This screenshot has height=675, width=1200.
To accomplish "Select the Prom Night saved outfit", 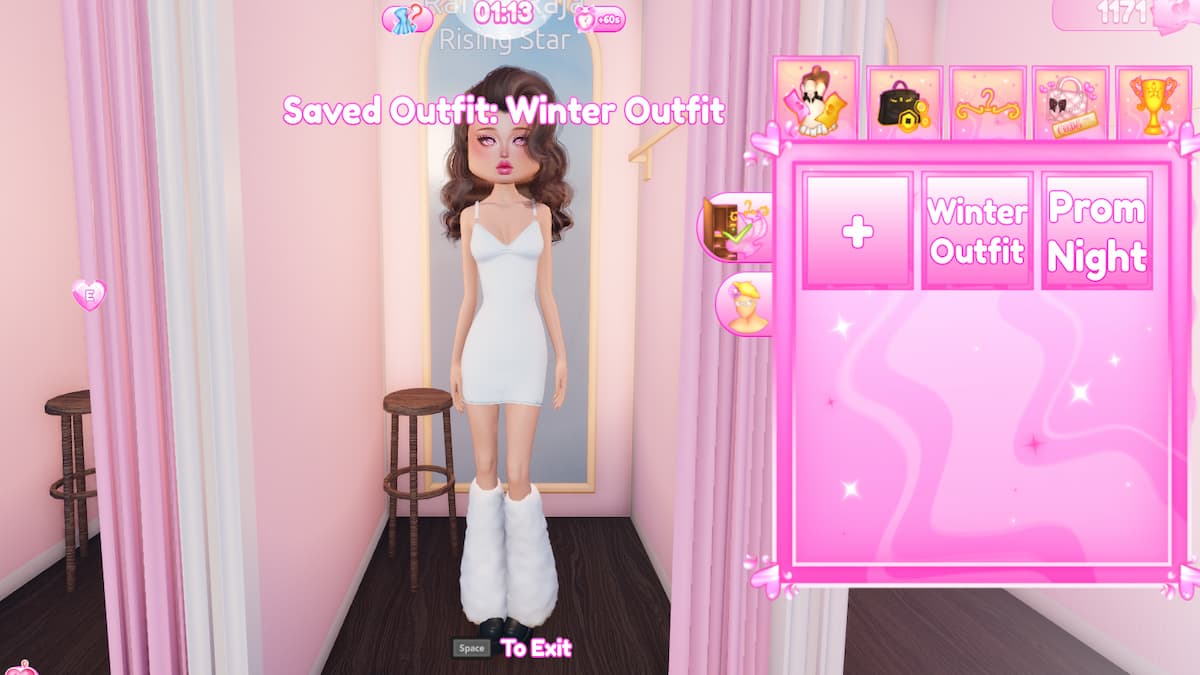I will (x=1096, y=231).
